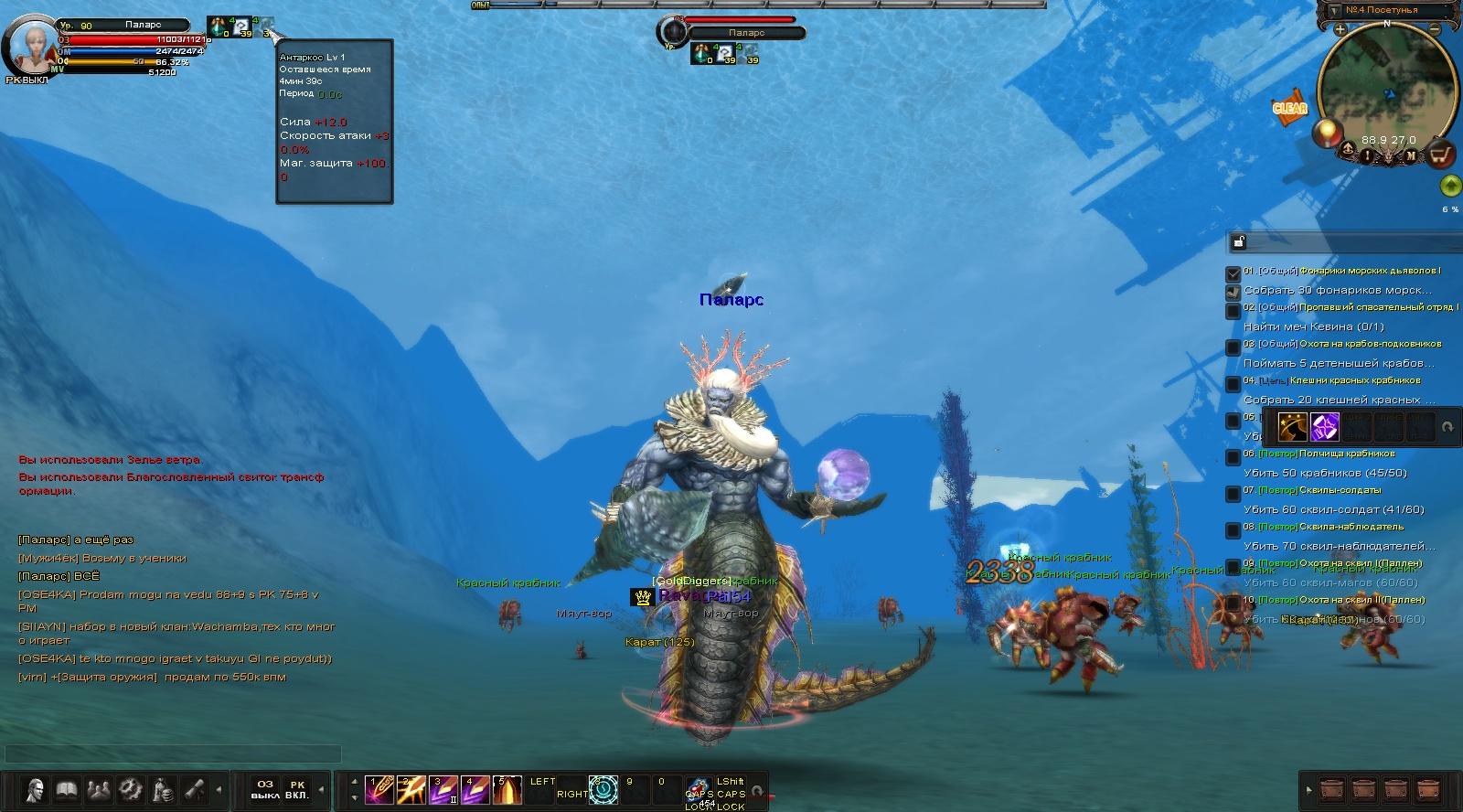Zoom in the minimap with plus button
Screen dimensions: 1463x812
tap(1340, 29)
